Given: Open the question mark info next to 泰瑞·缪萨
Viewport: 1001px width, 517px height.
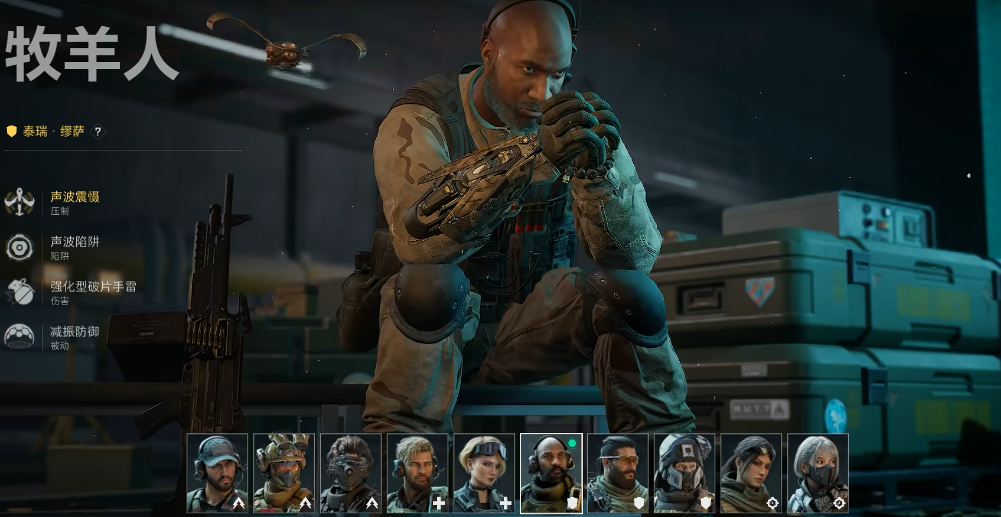Looking at the screenshot, I should tap(97, 131).
